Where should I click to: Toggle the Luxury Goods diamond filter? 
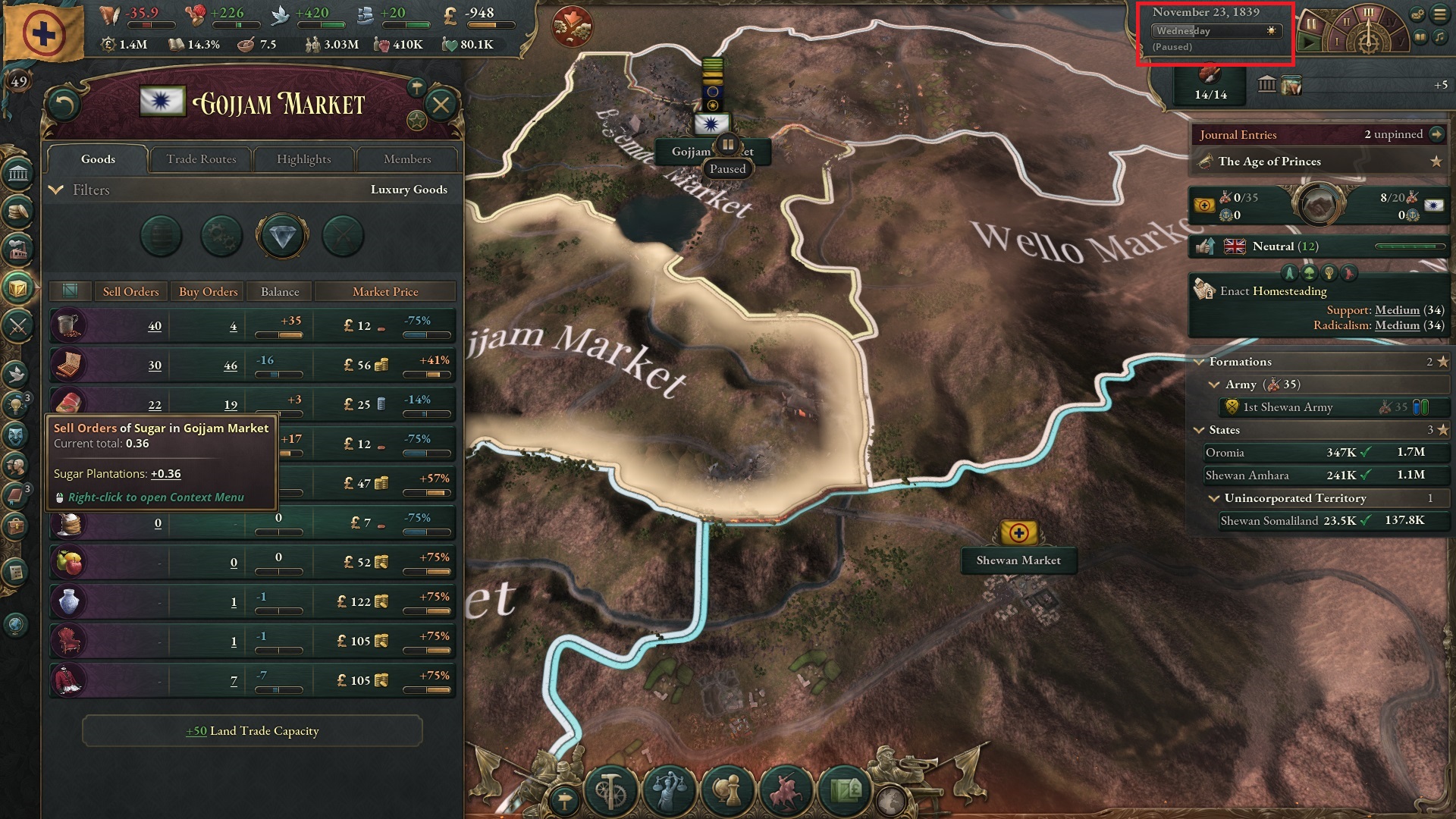point(282,236)
